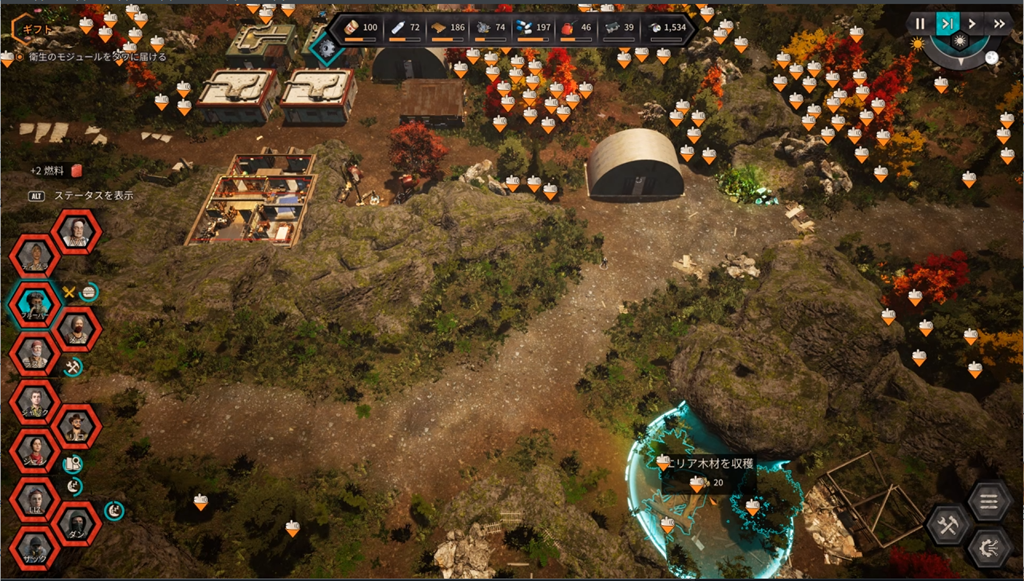1024x581 pixels.
Task: Select the highlighted step-forward speed button
Action: pyautogui.click(x=946, y=23)
